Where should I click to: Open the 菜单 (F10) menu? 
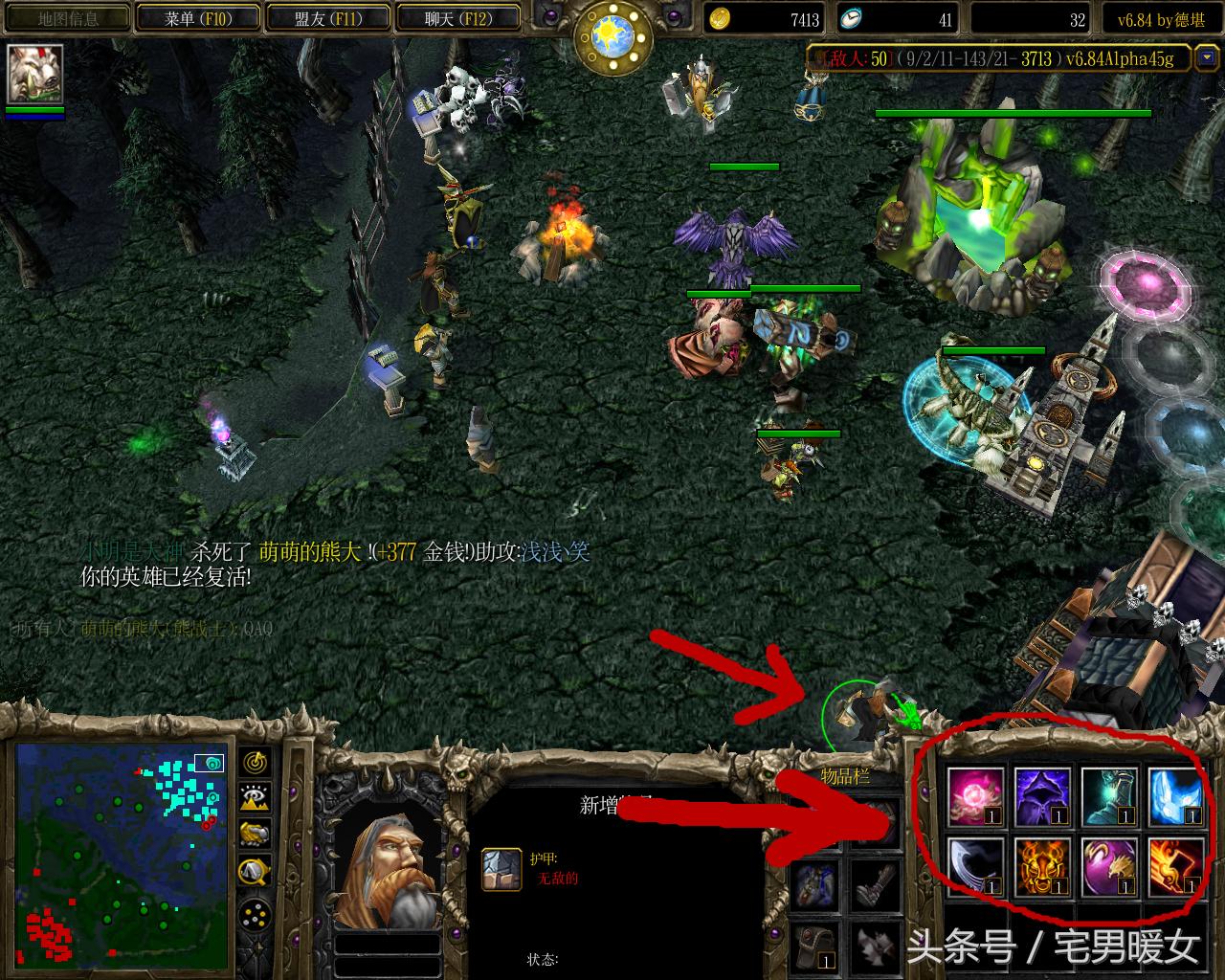tap(198, 17)
